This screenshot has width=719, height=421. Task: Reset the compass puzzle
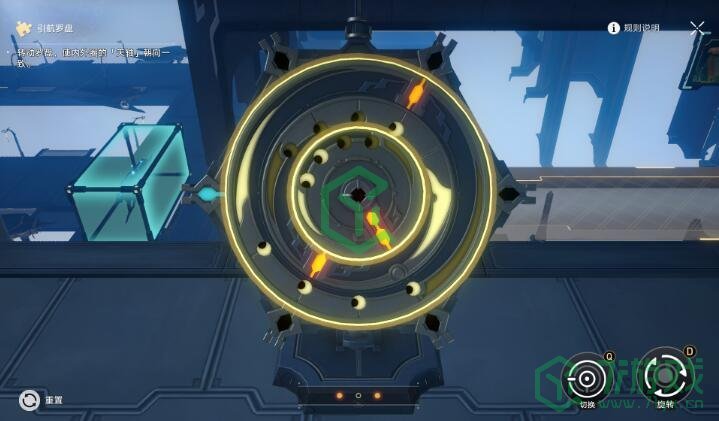(29, 400)
